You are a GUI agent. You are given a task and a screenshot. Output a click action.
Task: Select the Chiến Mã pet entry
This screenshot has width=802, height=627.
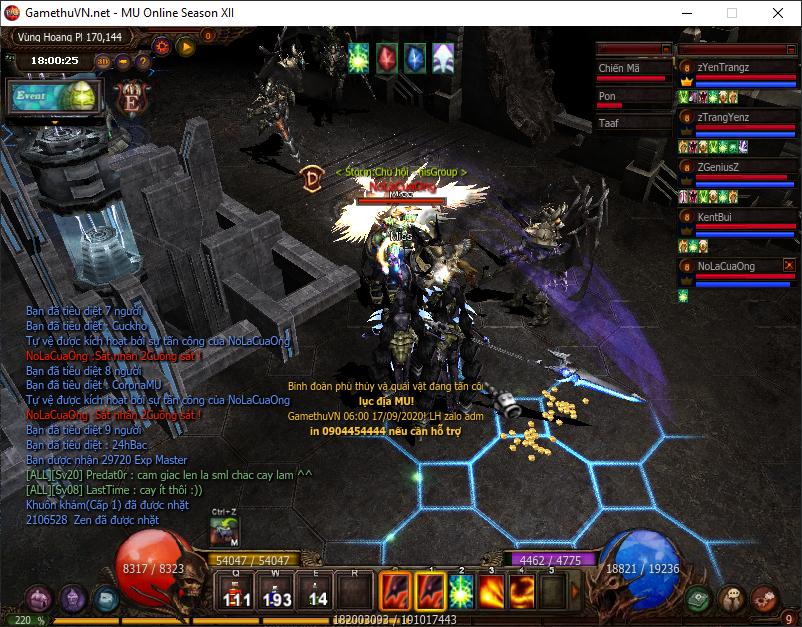point(632,68)
